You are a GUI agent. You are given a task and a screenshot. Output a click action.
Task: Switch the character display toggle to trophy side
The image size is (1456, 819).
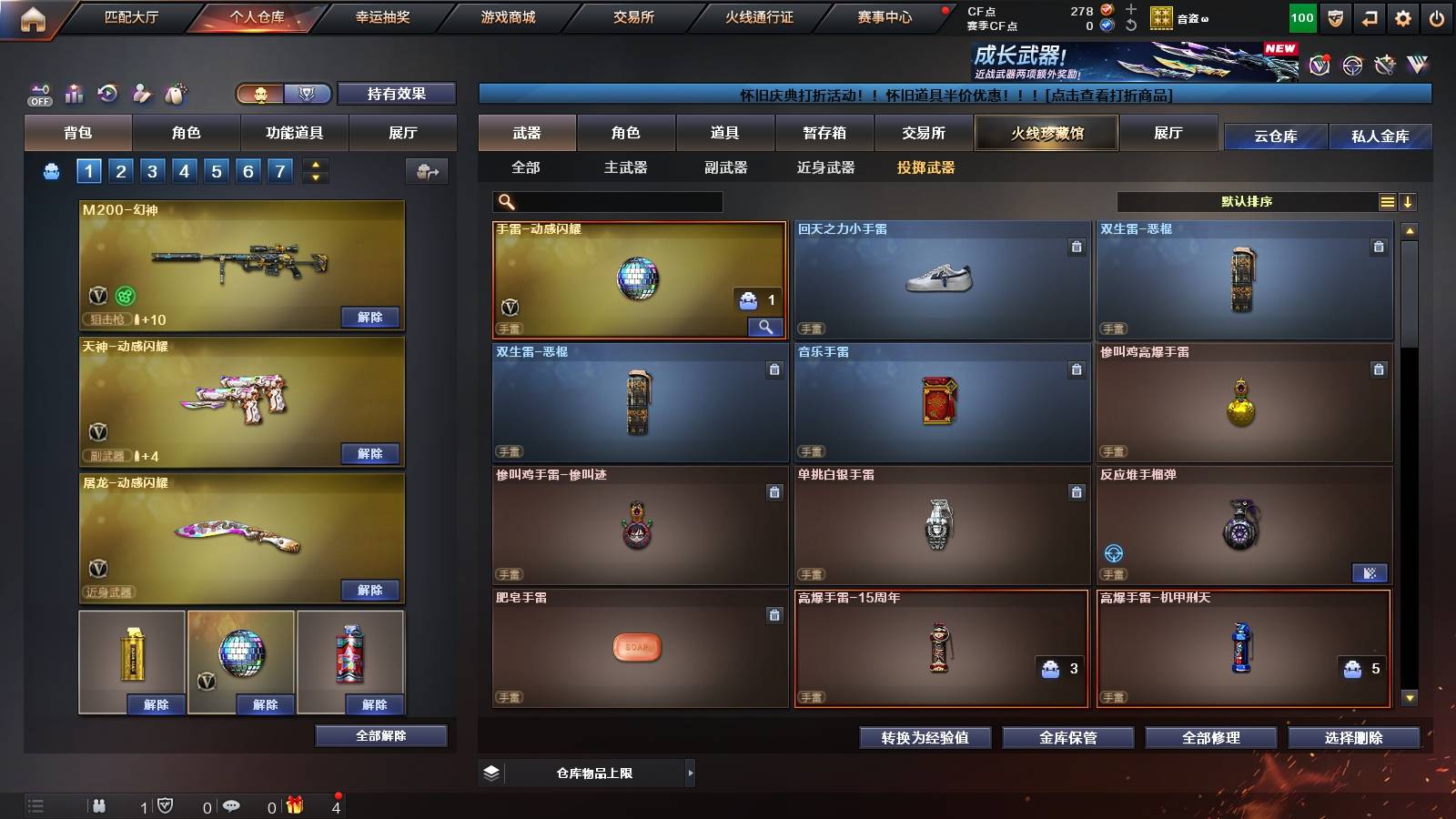[x=307, y=94]
